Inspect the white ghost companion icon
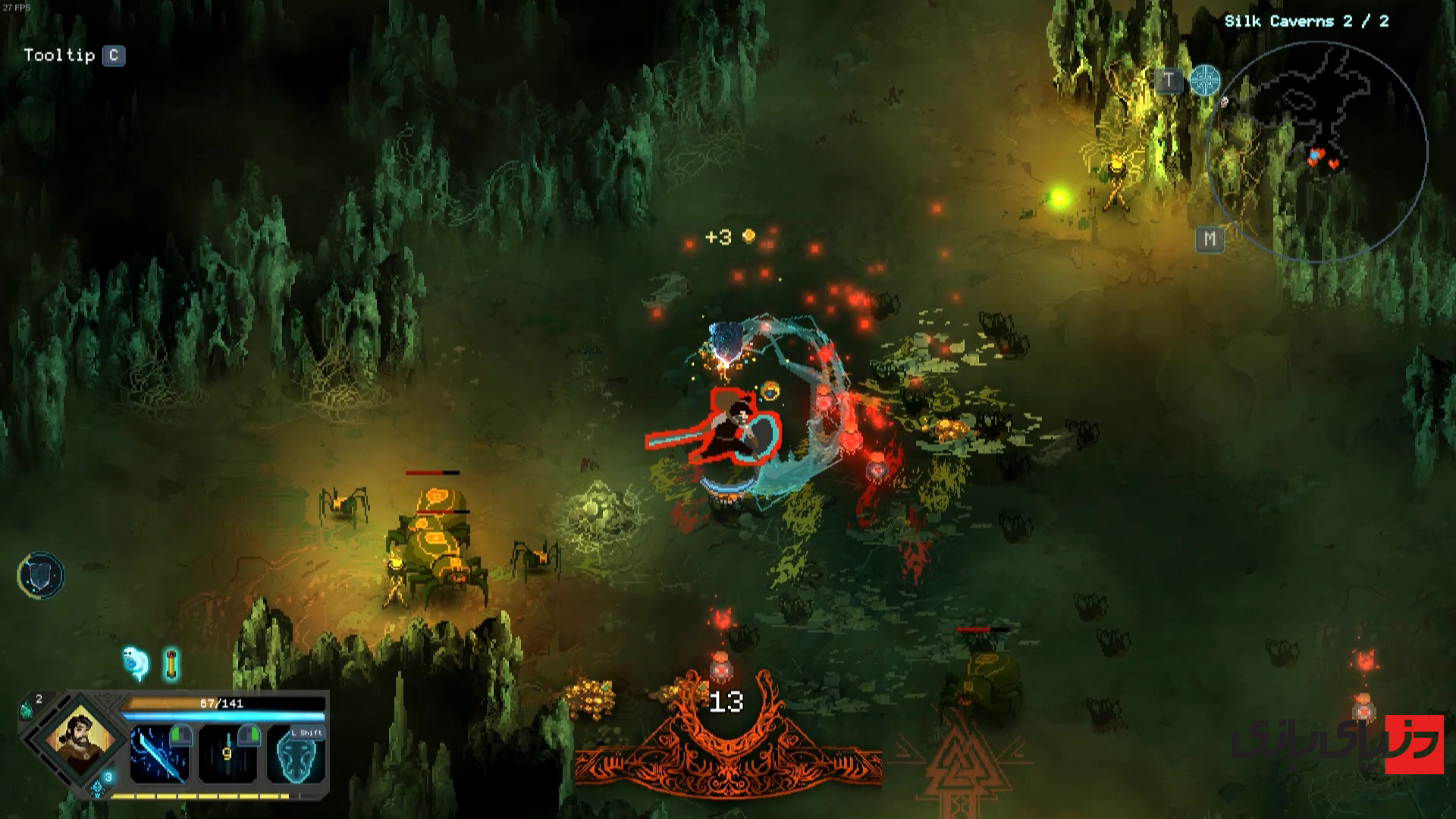 135,662
